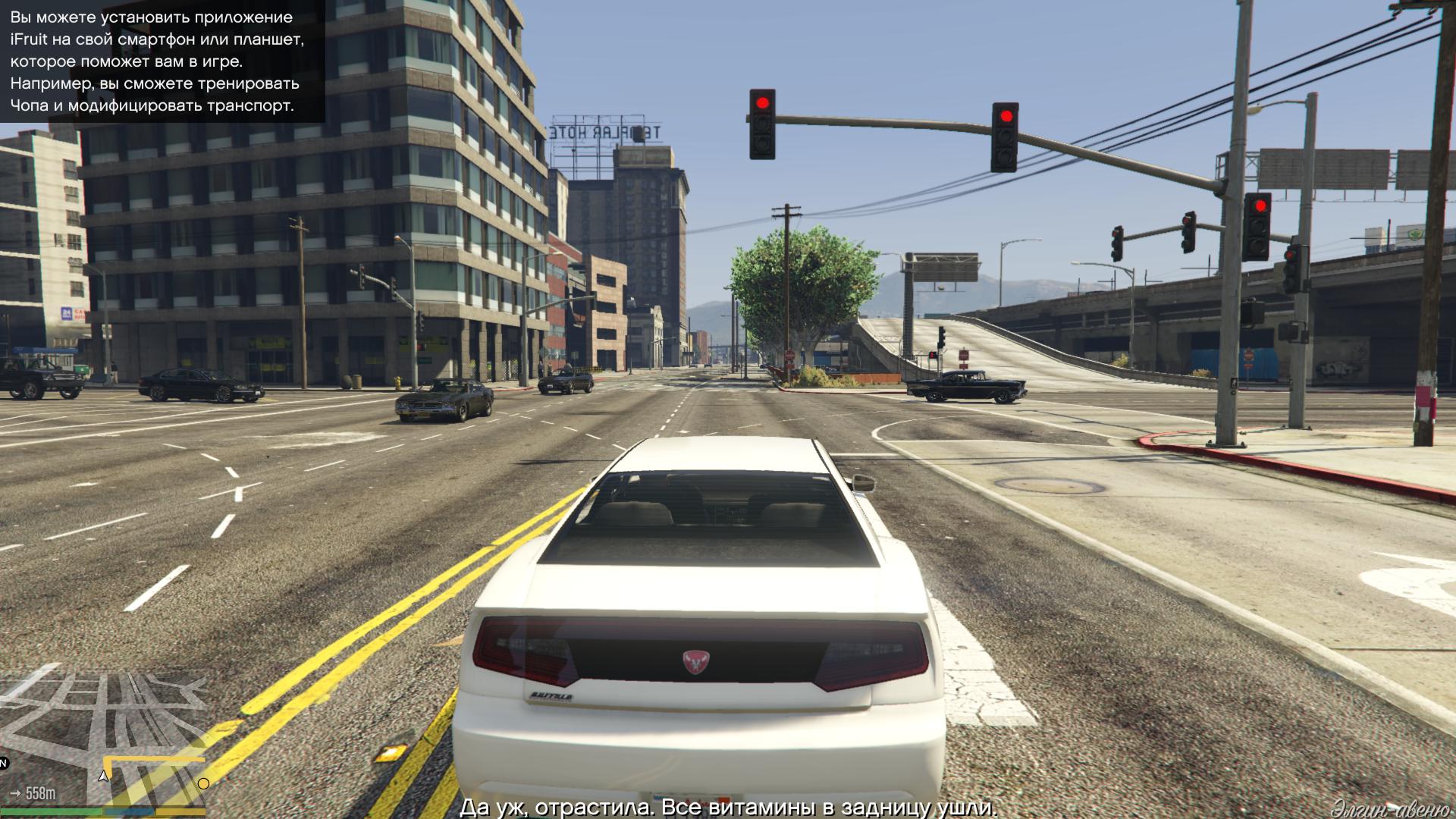Image resolution: width=1456 pixels, height=819 pixels.
Task: Click the white player arrow on minimap
Action: (104, 776)
